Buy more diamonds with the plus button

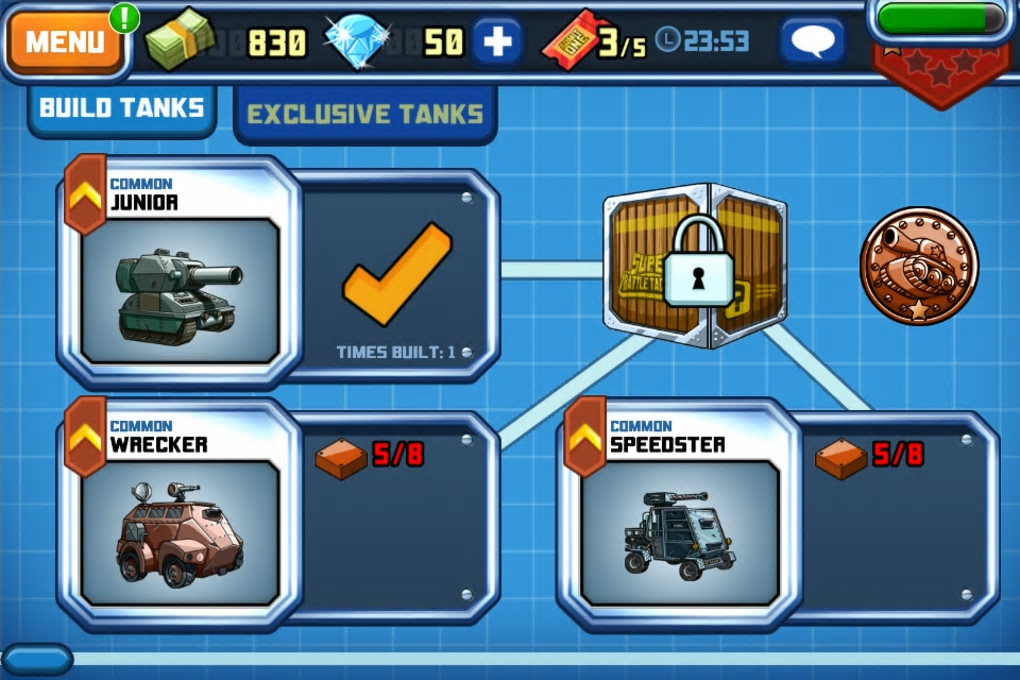point(497,42)
